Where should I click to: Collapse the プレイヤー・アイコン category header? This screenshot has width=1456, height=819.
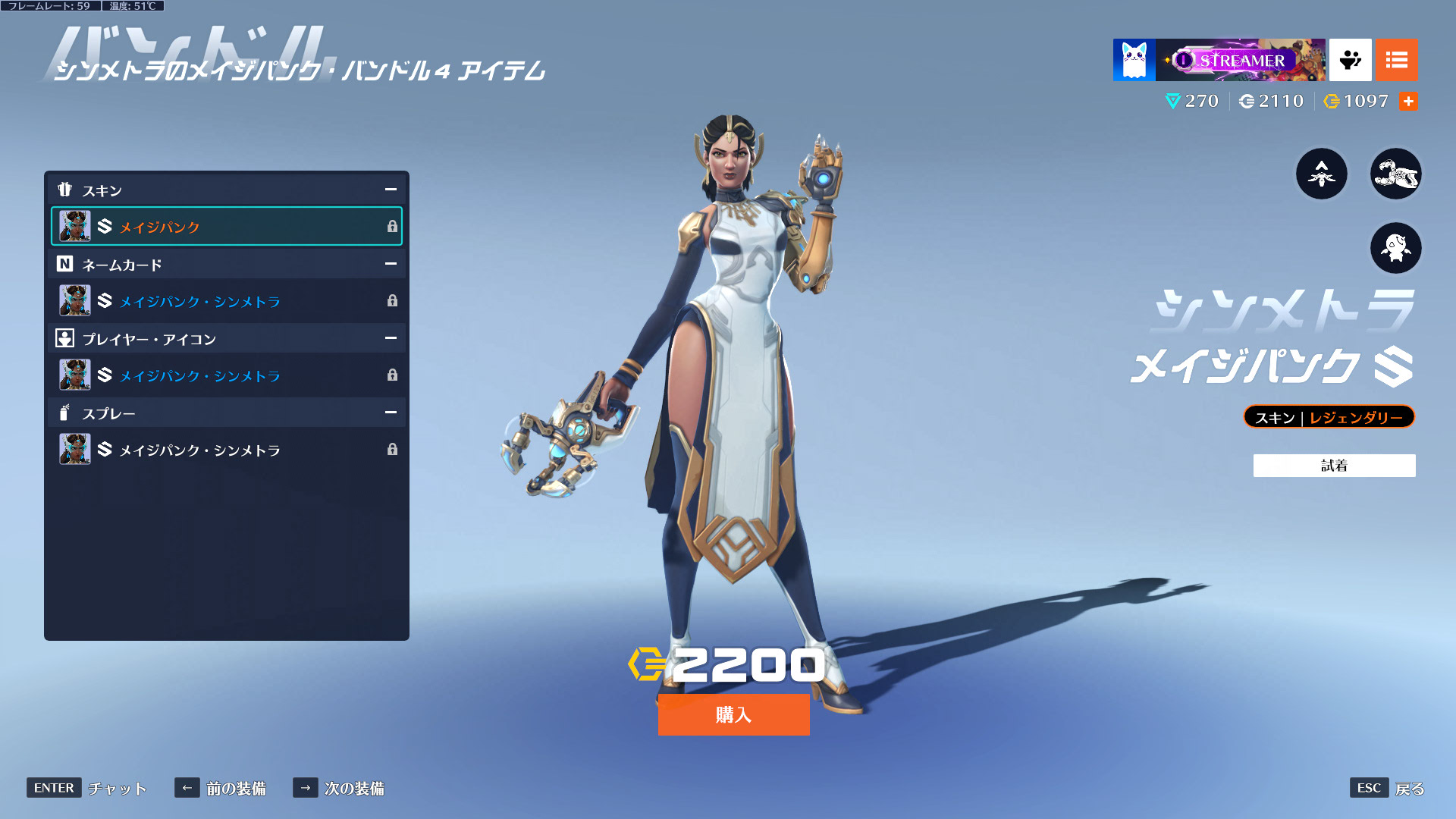click(x=391, y=338)
